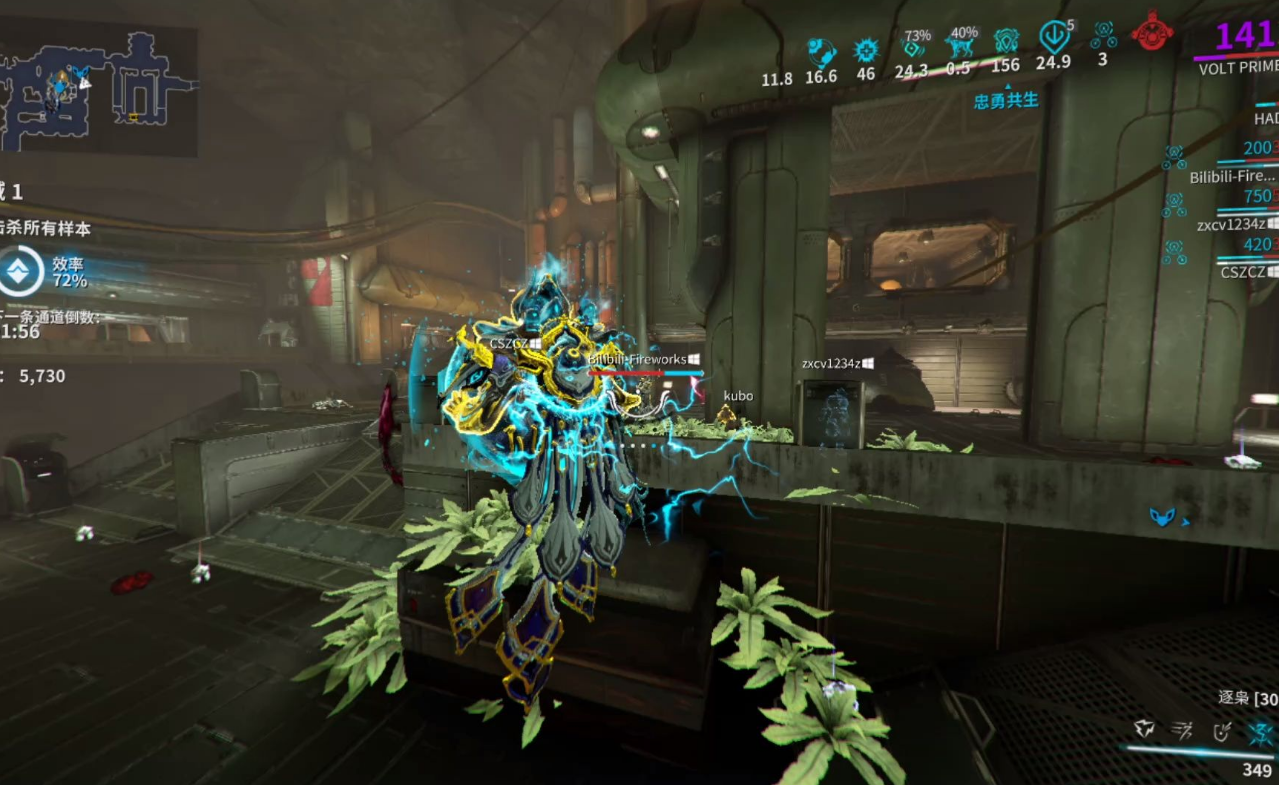This screenshot has height=785, width=1279.
Task: Click the efficiency 72% objective tracker icon
Action: click(20, 272)
